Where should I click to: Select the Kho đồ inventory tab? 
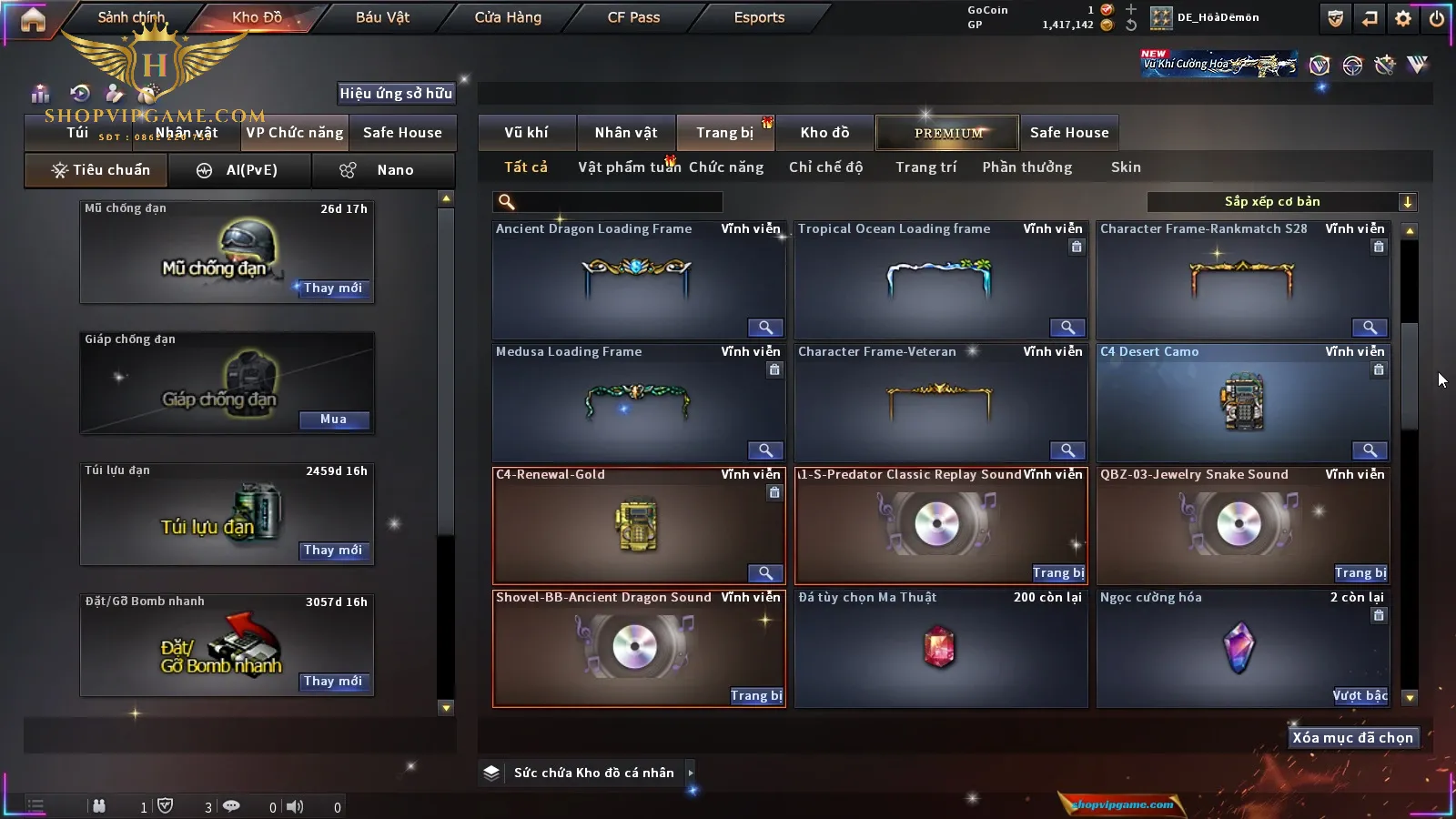pos(824,133)
